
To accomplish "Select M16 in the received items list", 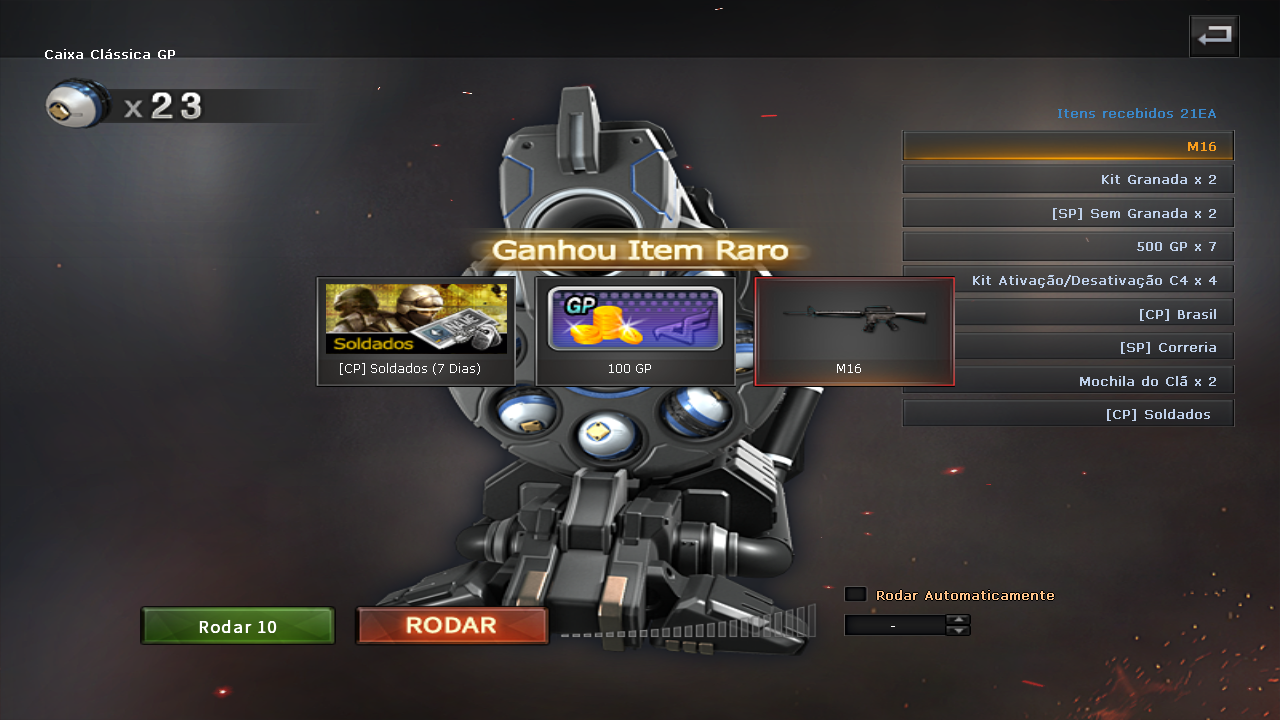I will [x=1068, y=146].
